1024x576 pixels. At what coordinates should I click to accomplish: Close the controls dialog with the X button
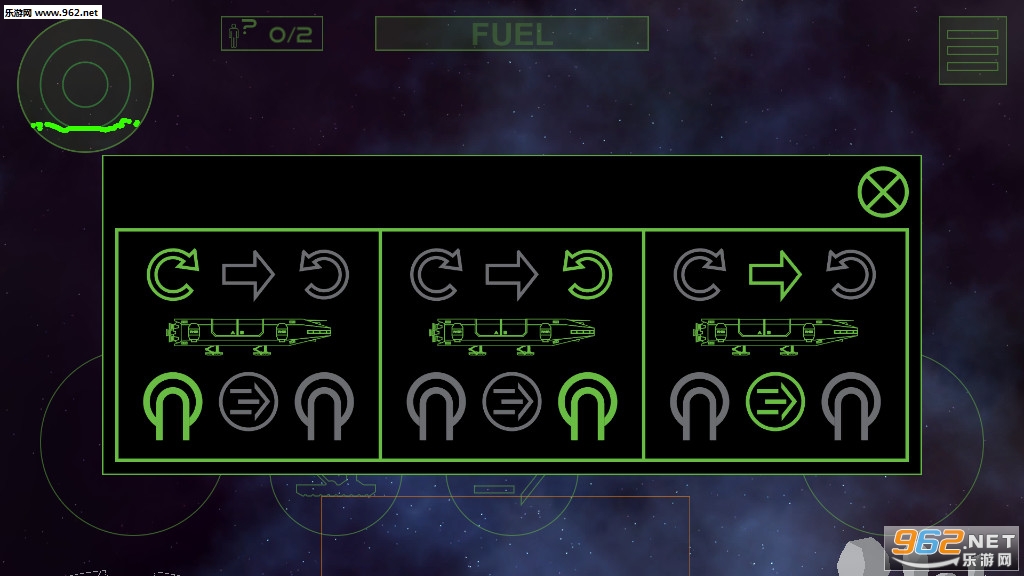[883, 193]
